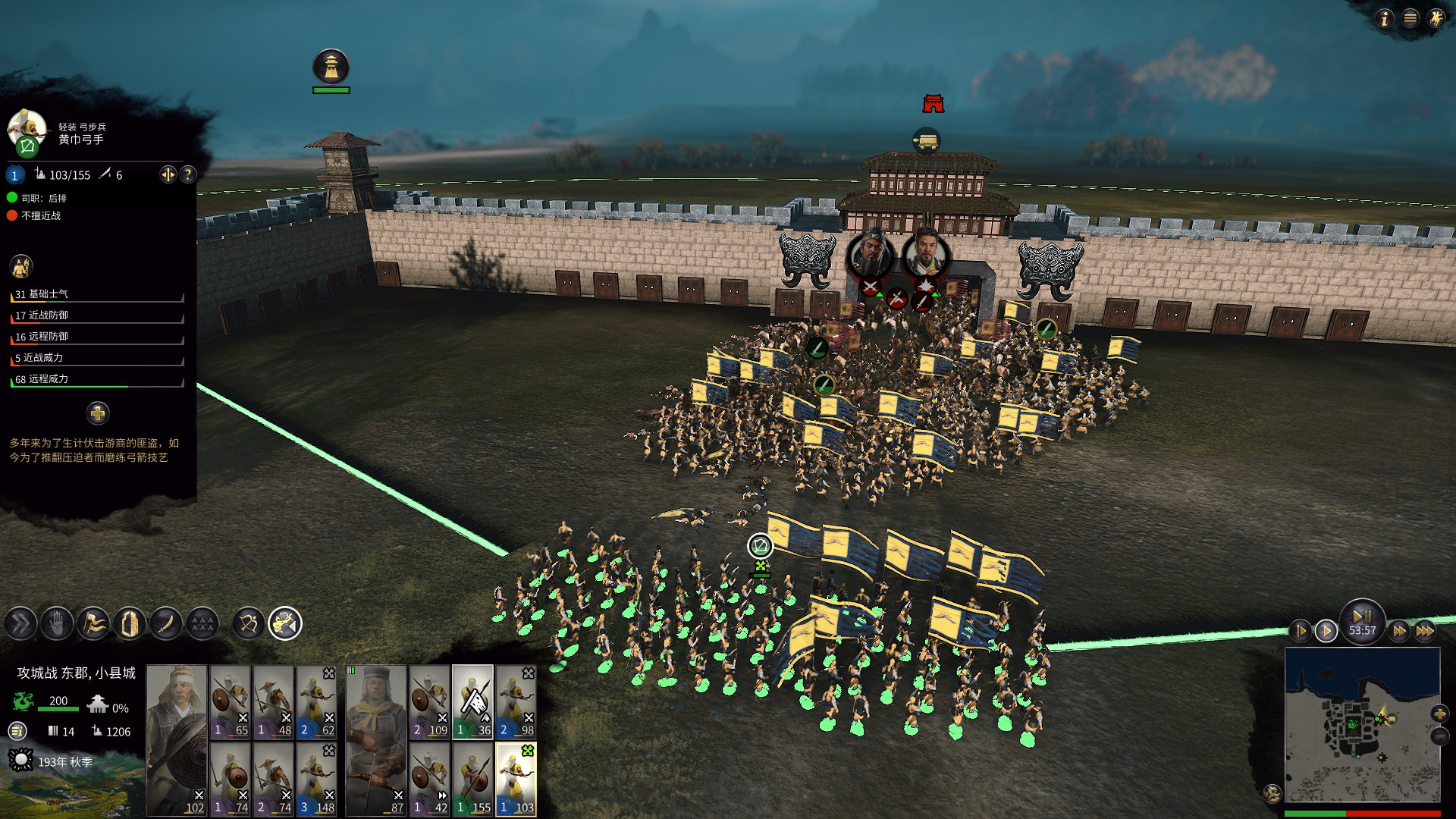Set battle speed to triple fast-forward
The image size is (1456, 819).
pos(1425,630)
